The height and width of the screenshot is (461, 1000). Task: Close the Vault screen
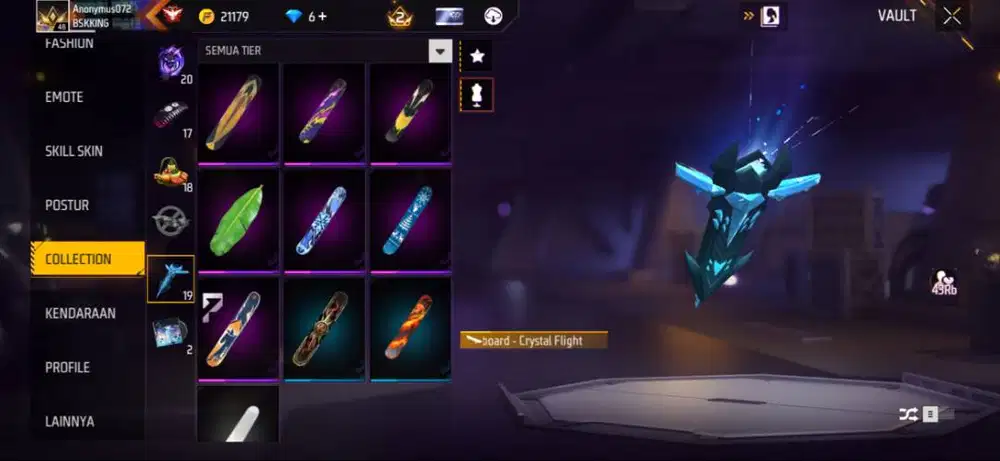click(952, 15)
